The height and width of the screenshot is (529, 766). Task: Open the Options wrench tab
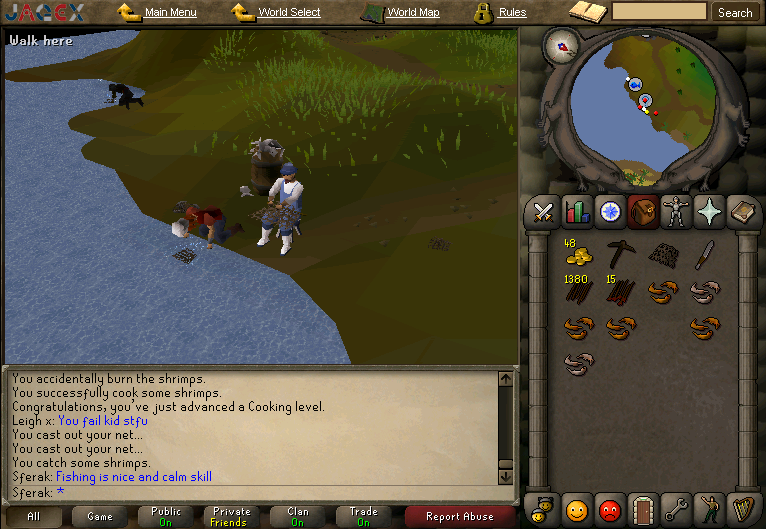pyautogui.click(x=677, y=509)
